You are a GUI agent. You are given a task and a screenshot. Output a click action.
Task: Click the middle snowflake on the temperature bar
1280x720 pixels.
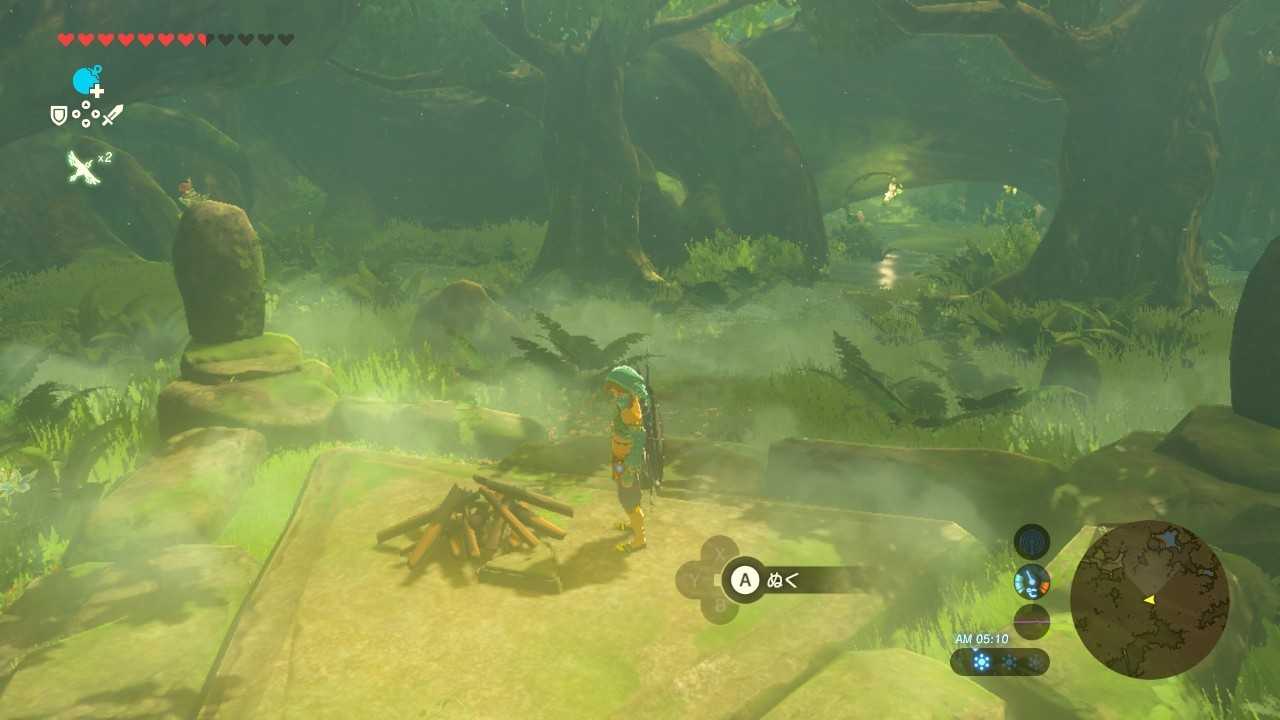tap(1010, 660)
